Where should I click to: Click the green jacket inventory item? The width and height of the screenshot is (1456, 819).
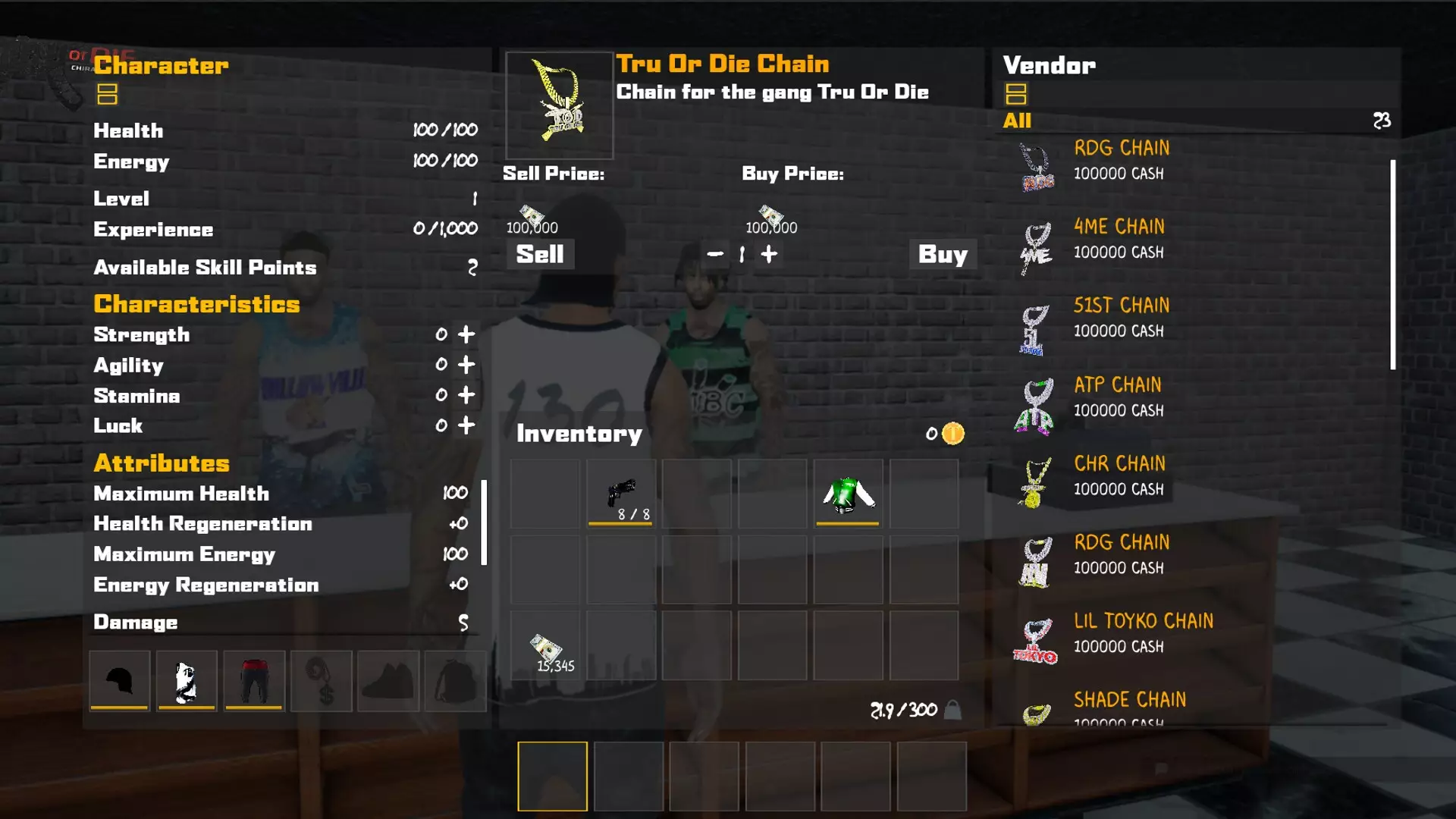[847, 493]
